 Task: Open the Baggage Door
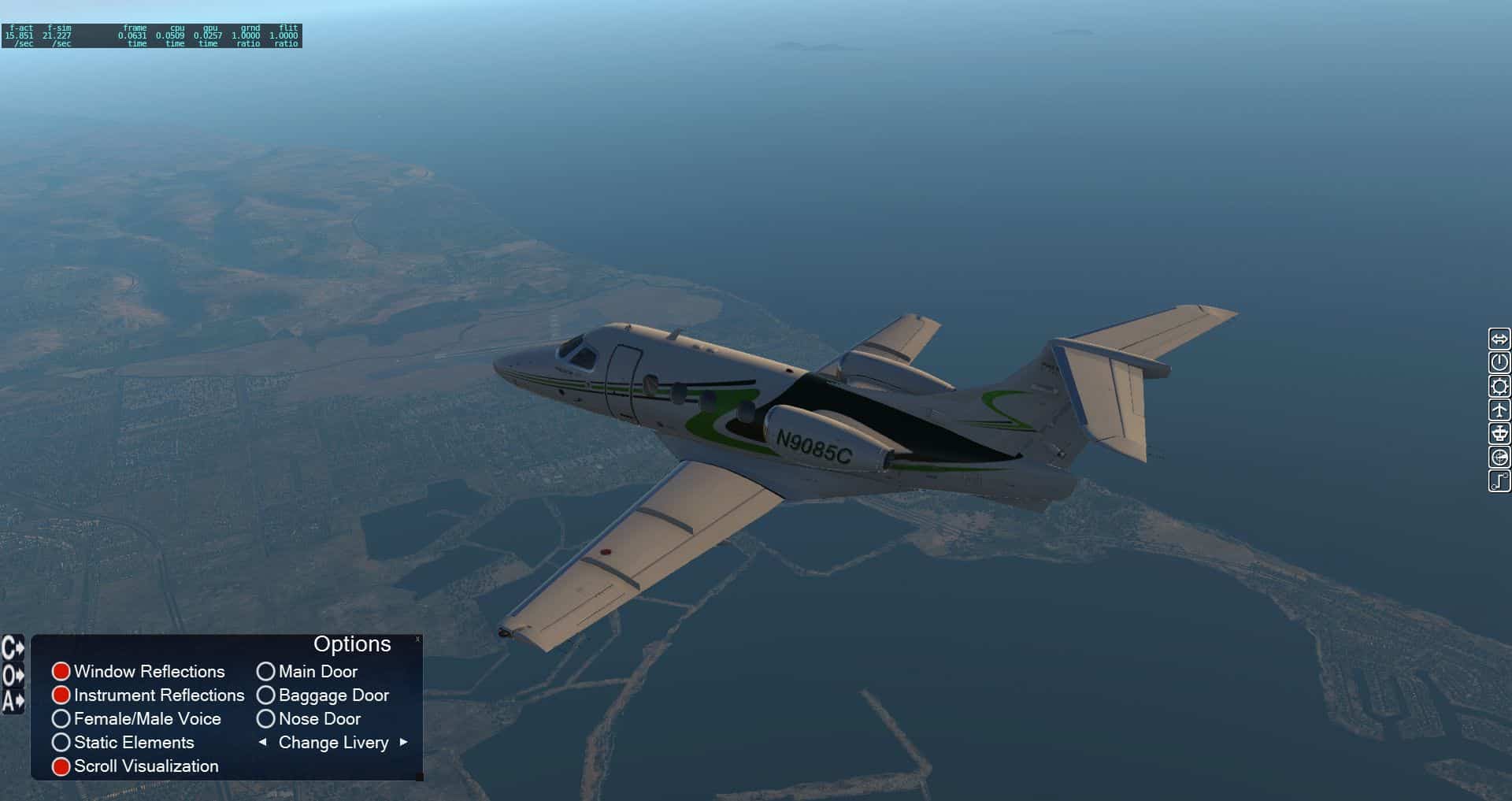266,695
